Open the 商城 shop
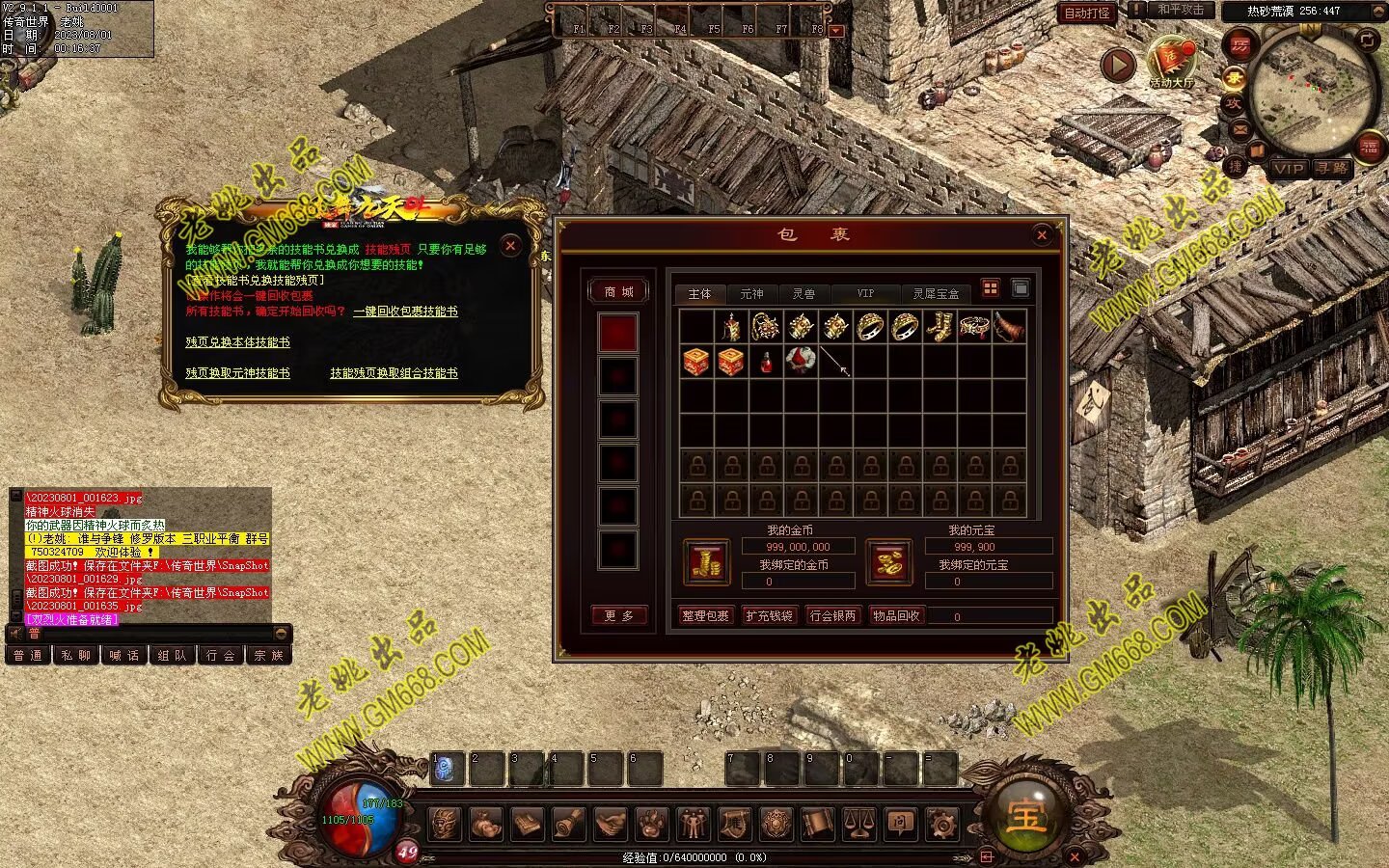The image size is (1389, 868). click(618, 291)
